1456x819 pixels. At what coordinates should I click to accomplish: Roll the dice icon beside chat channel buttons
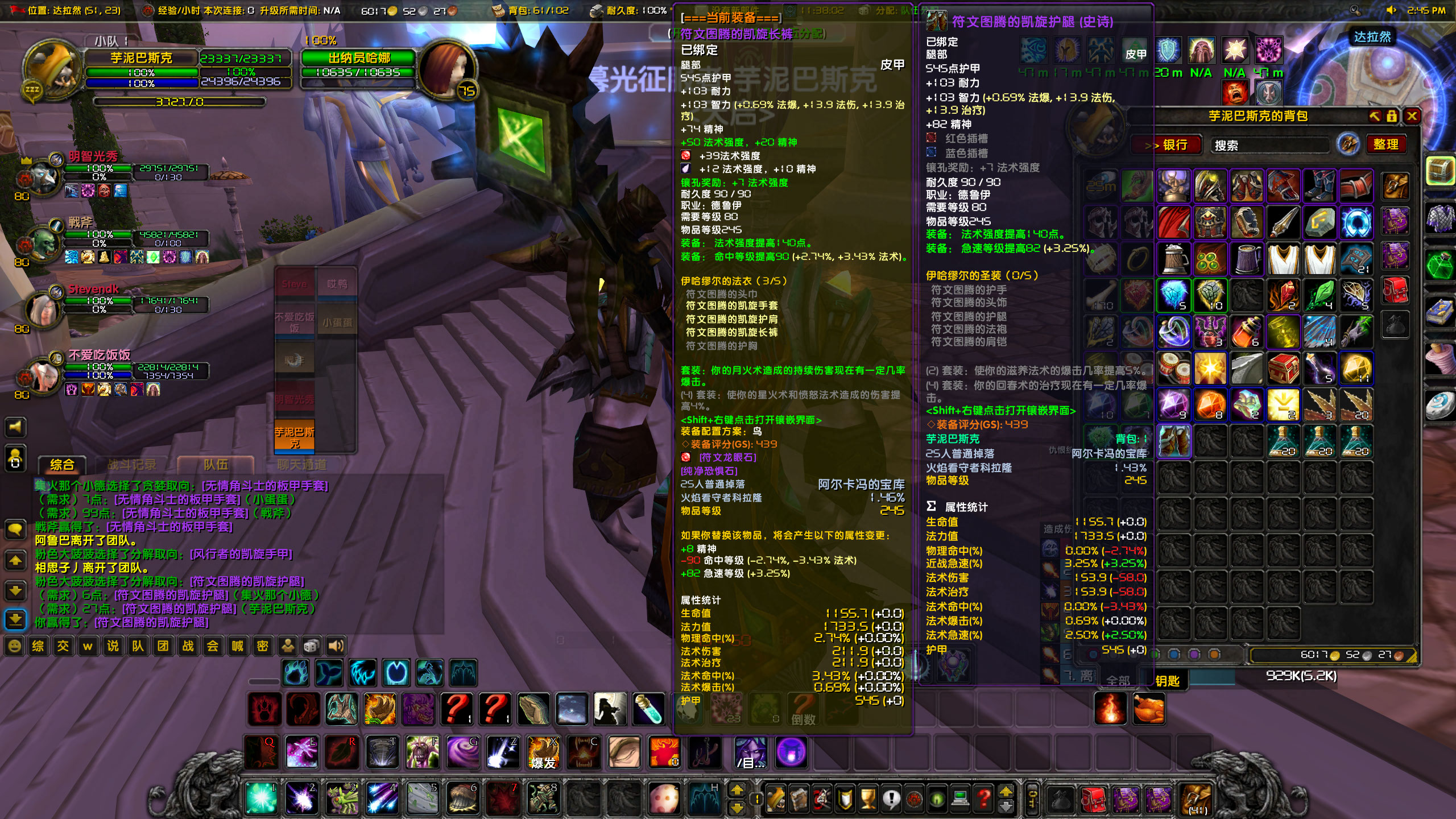(x=312, y=647)
